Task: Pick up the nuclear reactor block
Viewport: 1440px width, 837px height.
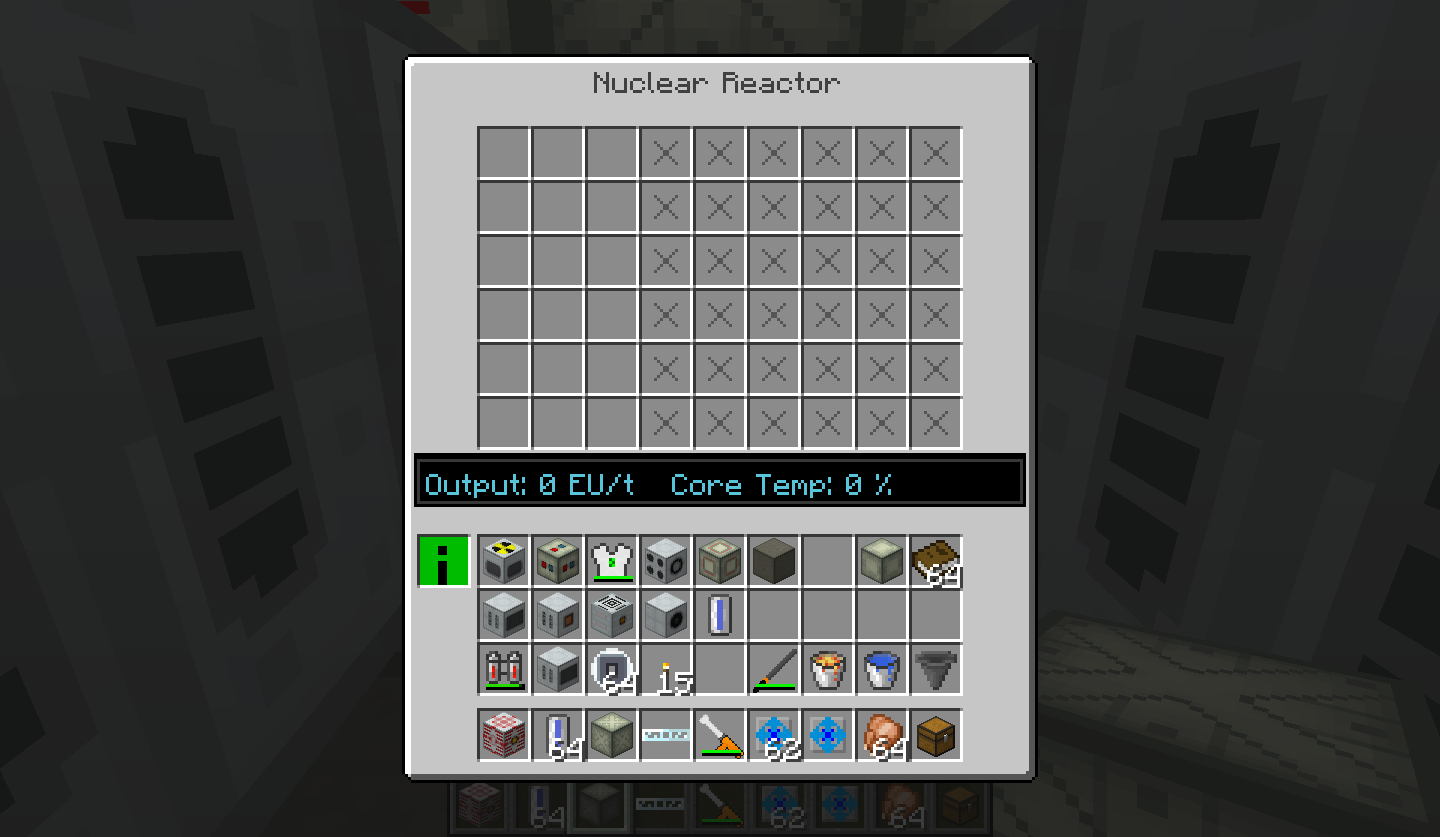Action: click(x=504, y=561)
